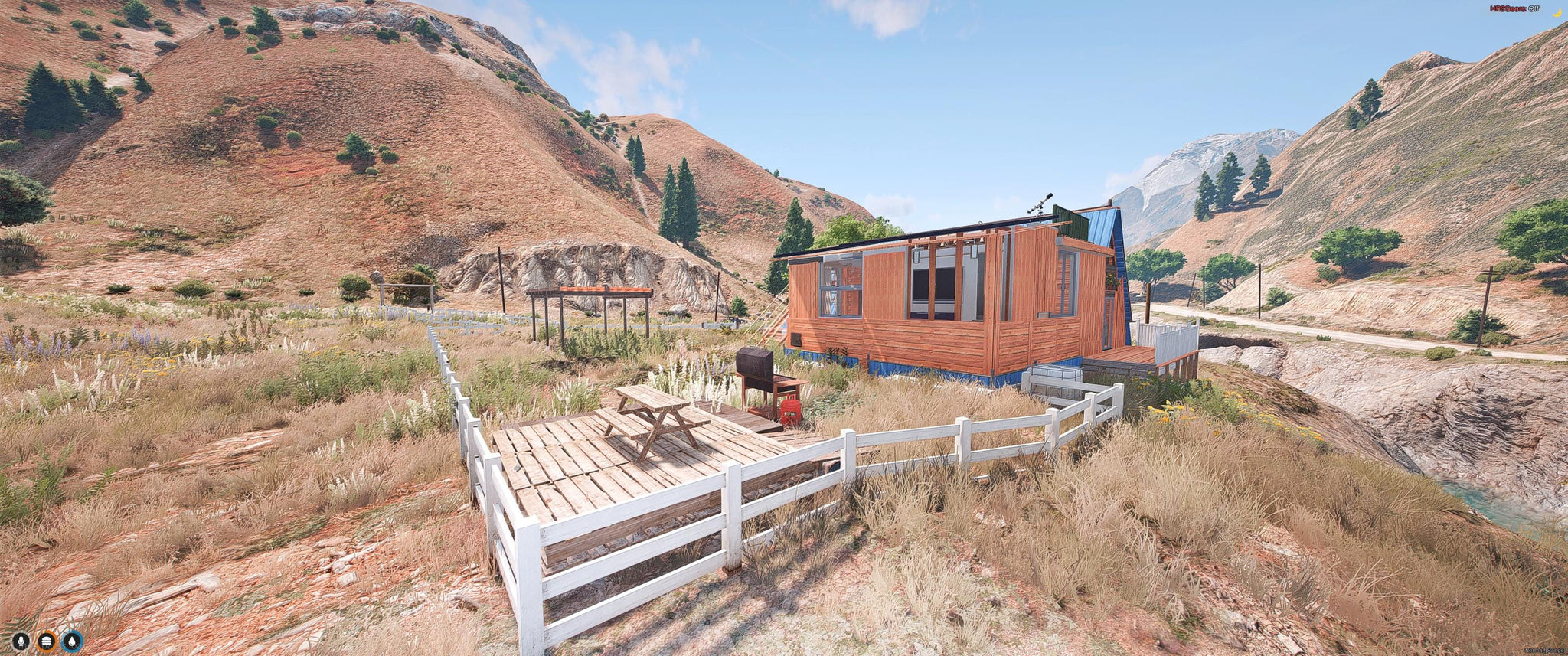Viewport: 1568px width, 656px height.
Task: Click the water drop thirst icon
Action: tap(72, 640)
